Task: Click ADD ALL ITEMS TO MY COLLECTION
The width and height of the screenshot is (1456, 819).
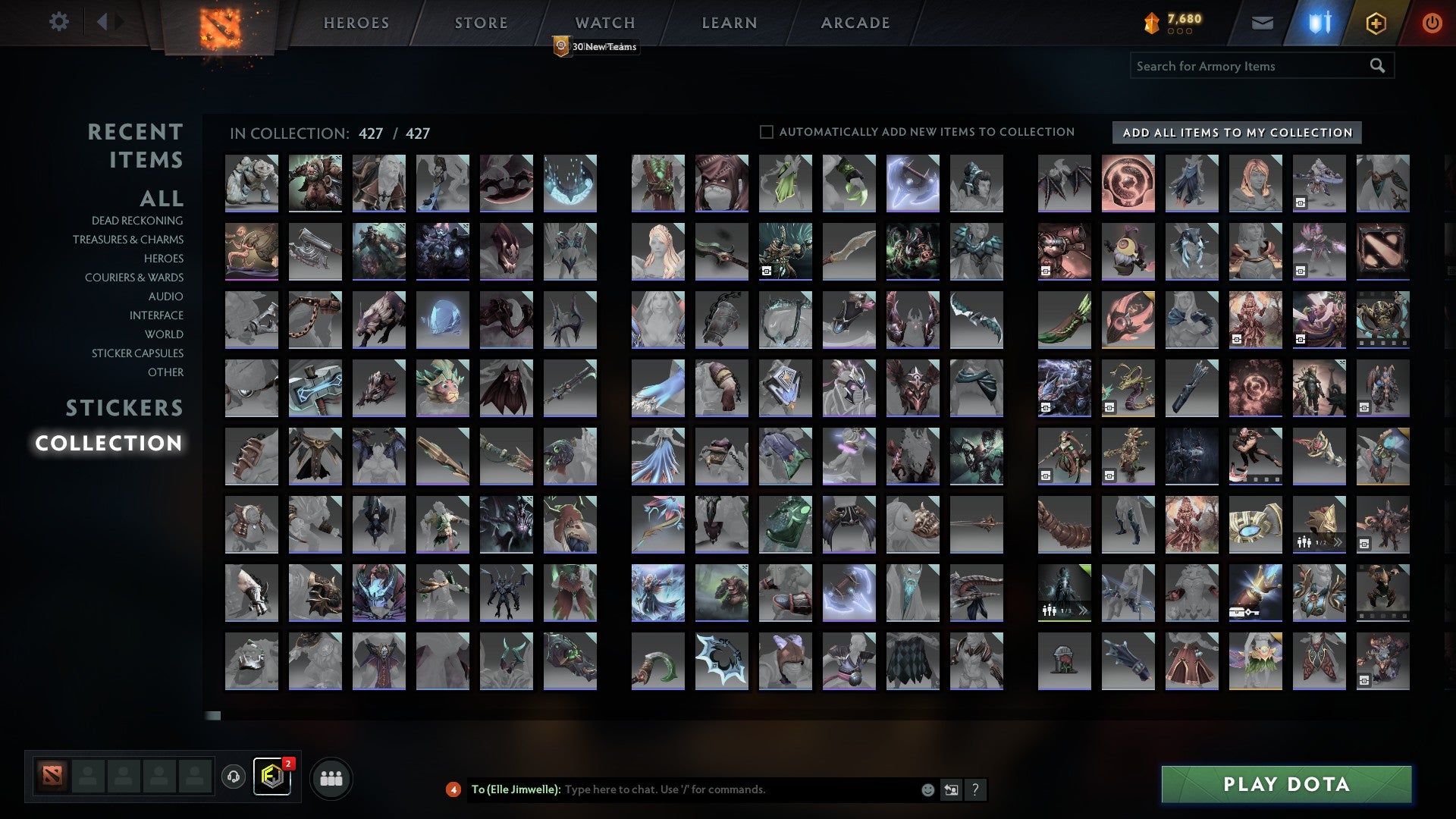Action: [1235, 132]
